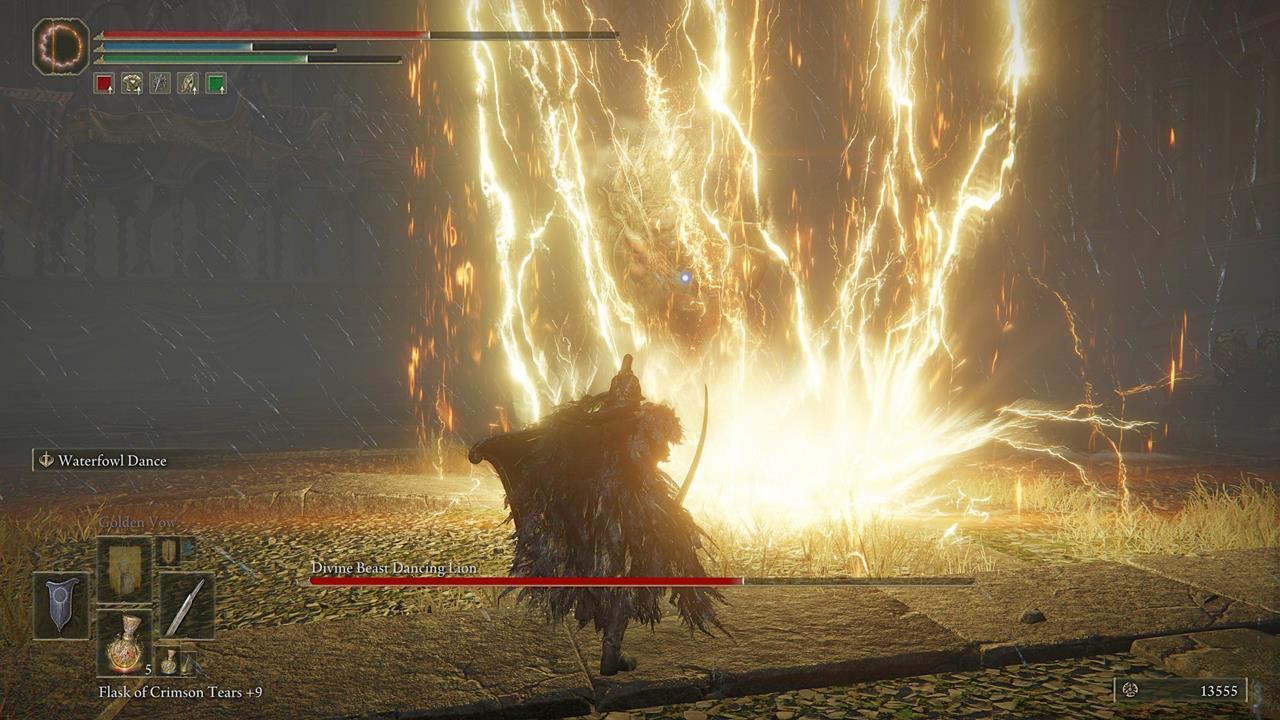This screenshot has width=1280, height=720.
Task: Select the small Flask of Cerulean Tears icon
Action: pos(169,661)
